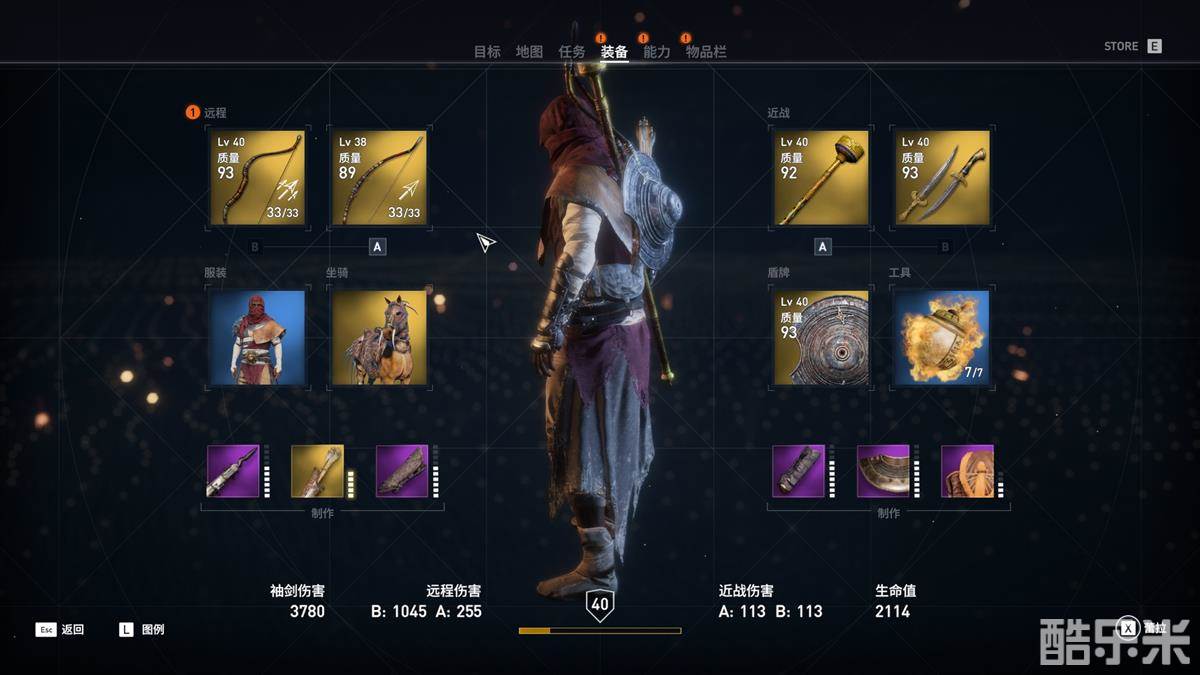Image resolution: width=1200 pixels, height=675 pixels.
Task: Select the horse mount slot
Action: coord(379,338)
